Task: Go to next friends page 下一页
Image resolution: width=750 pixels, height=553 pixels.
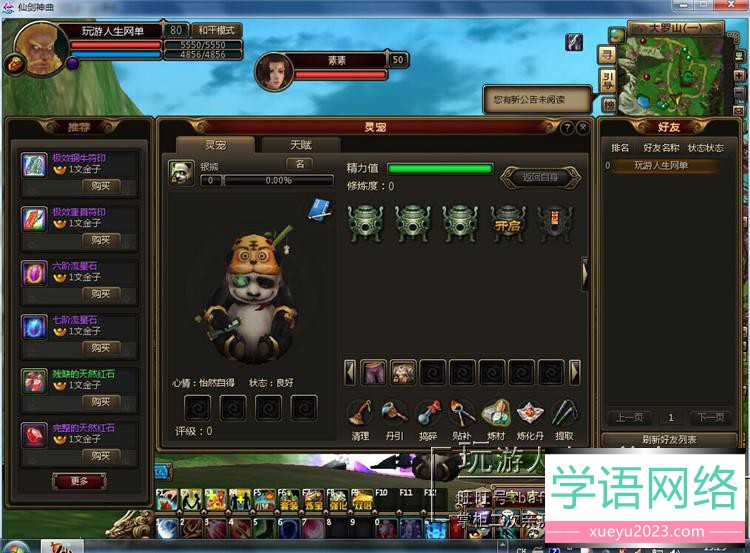Action: point(709,417)
